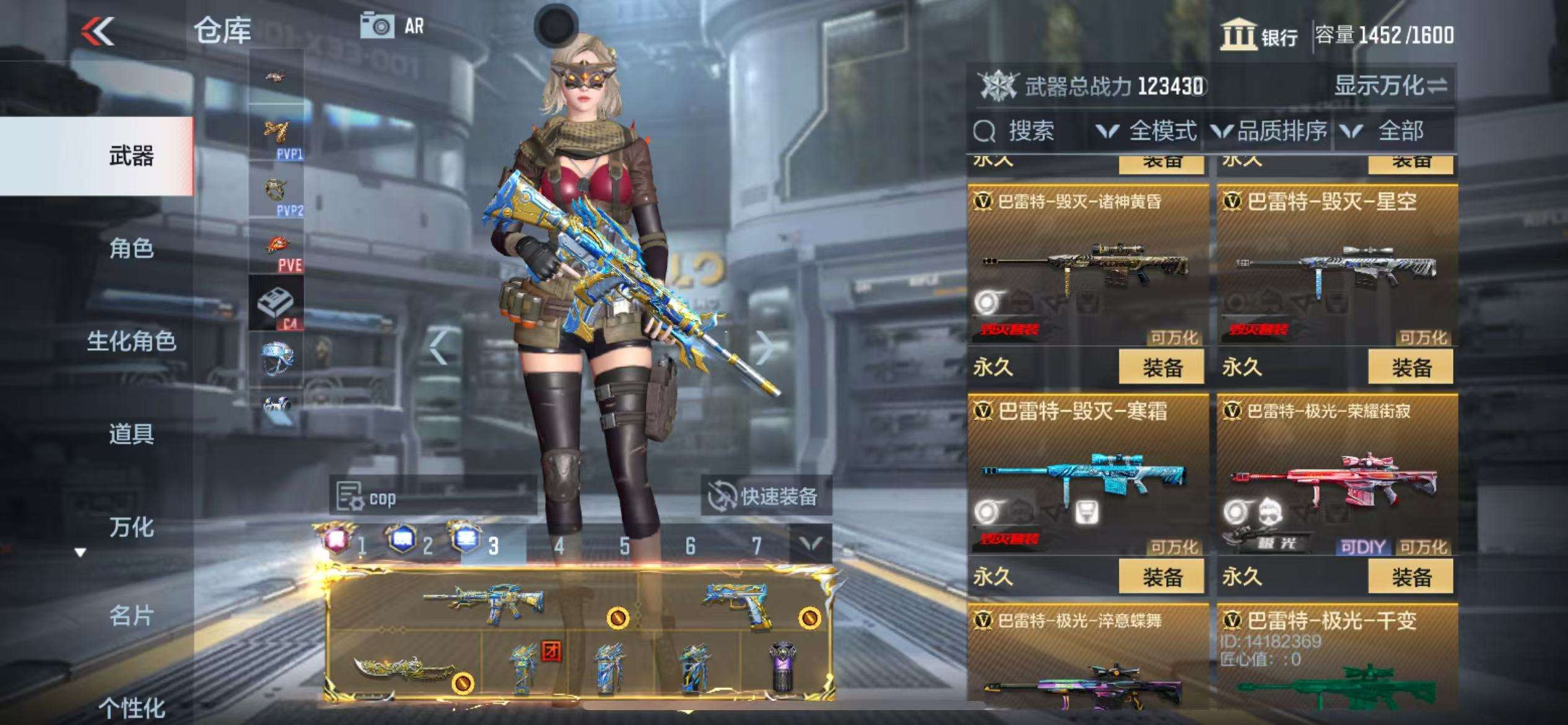Toggle the 显示万化 display switch
Screen dimensions: 1568x725
pos(1390,86)
